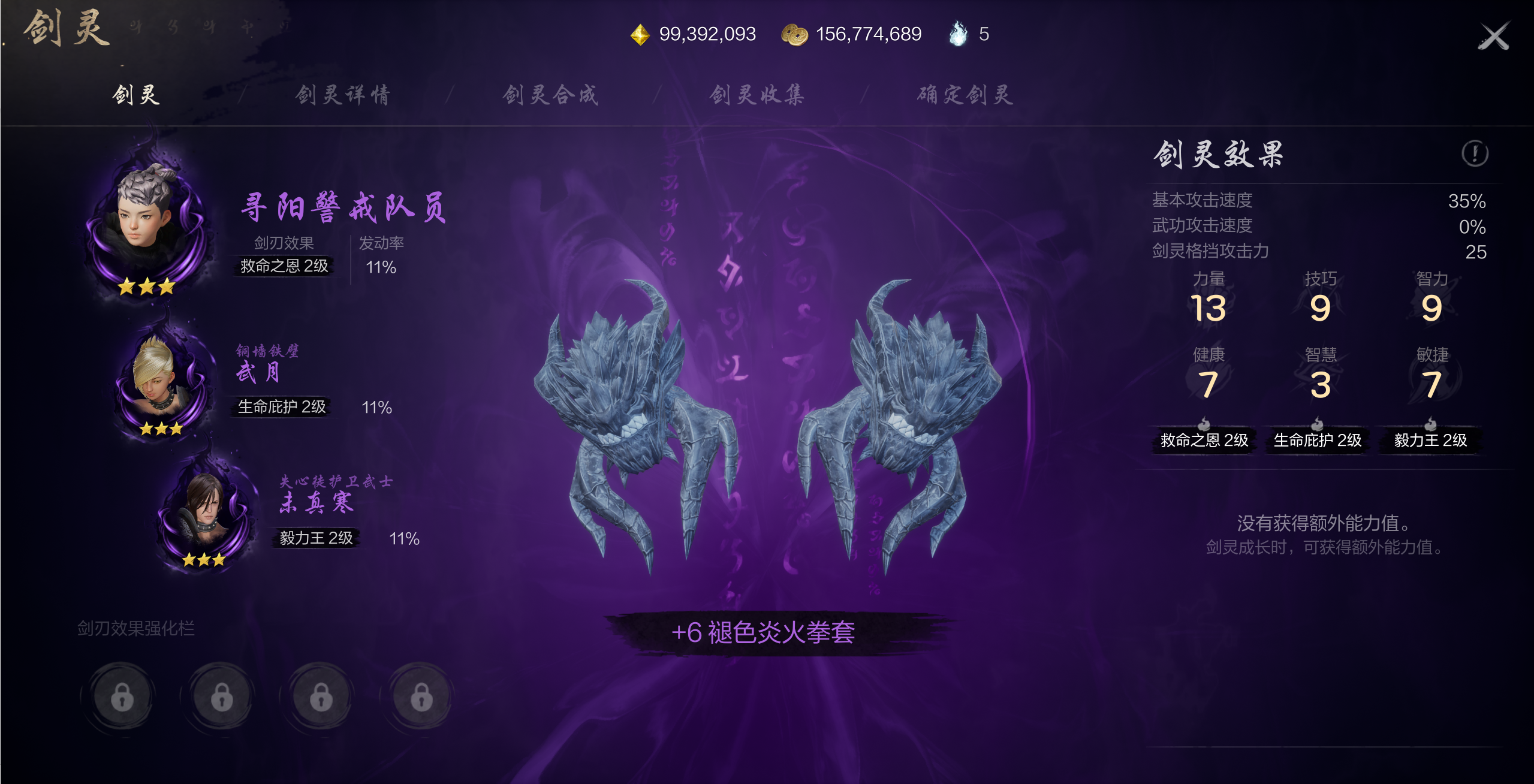Click the gold currency icon at top
The image size is (1534, 784).
pos(640,34)
